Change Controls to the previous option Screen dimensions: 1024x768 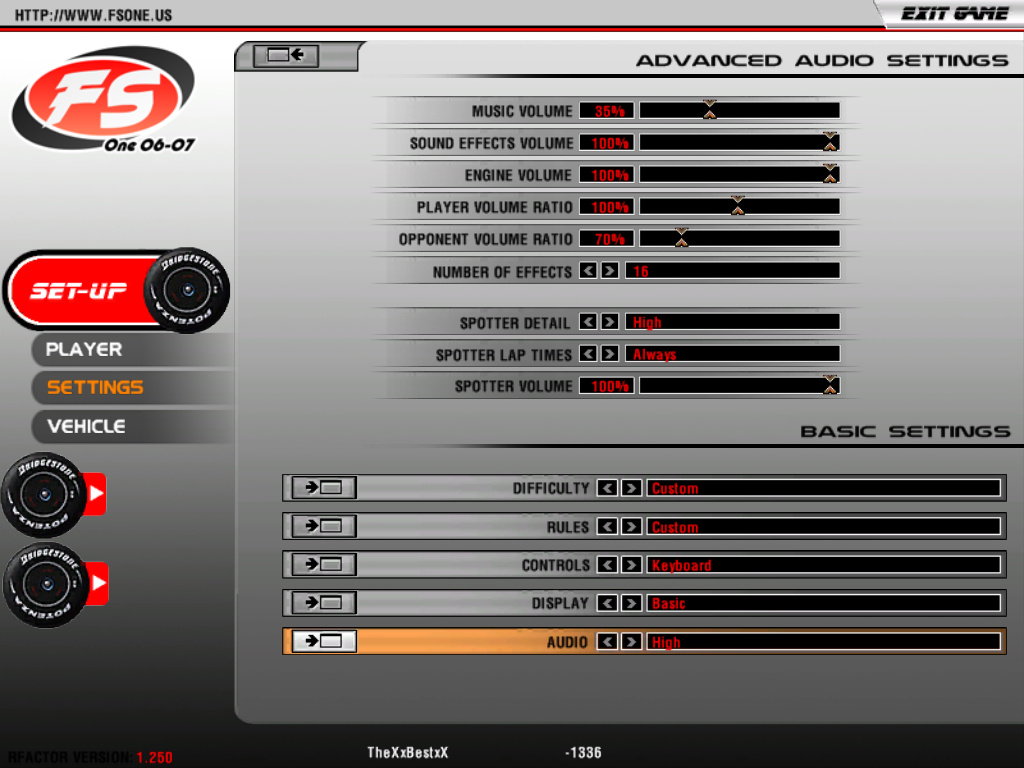606,565
